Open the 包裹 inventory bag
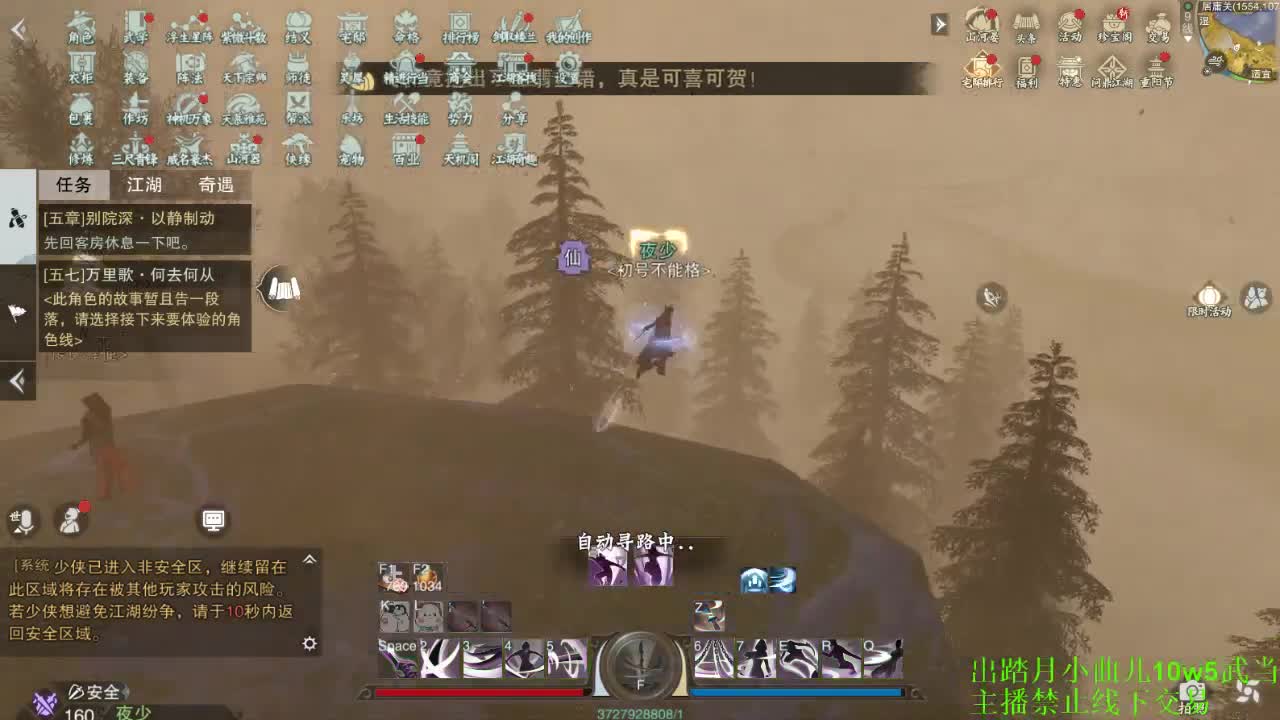The image size is (1280, 720). (80, 112)
